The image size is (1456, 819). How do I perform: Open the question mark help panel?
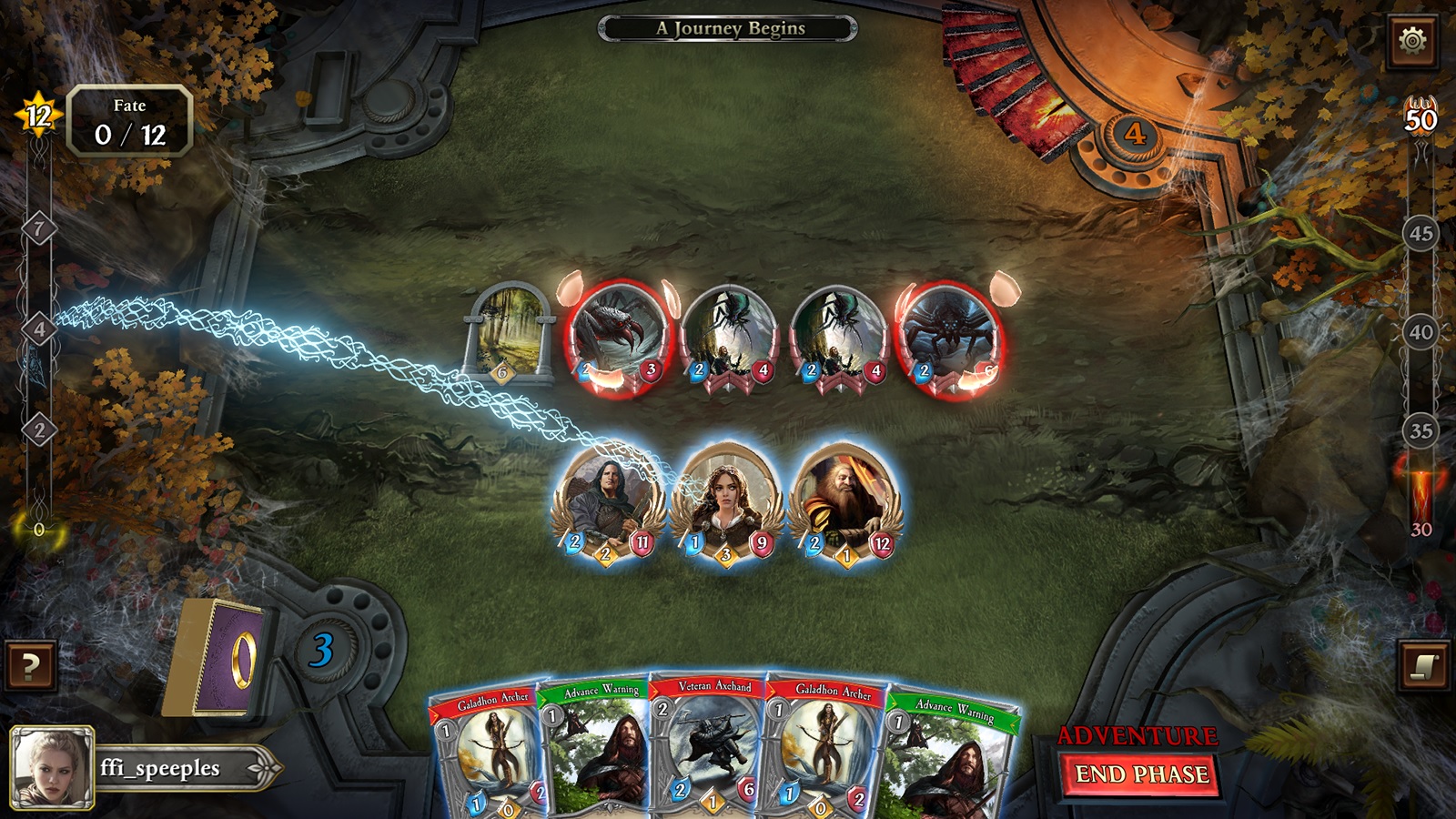coord(30,666)
